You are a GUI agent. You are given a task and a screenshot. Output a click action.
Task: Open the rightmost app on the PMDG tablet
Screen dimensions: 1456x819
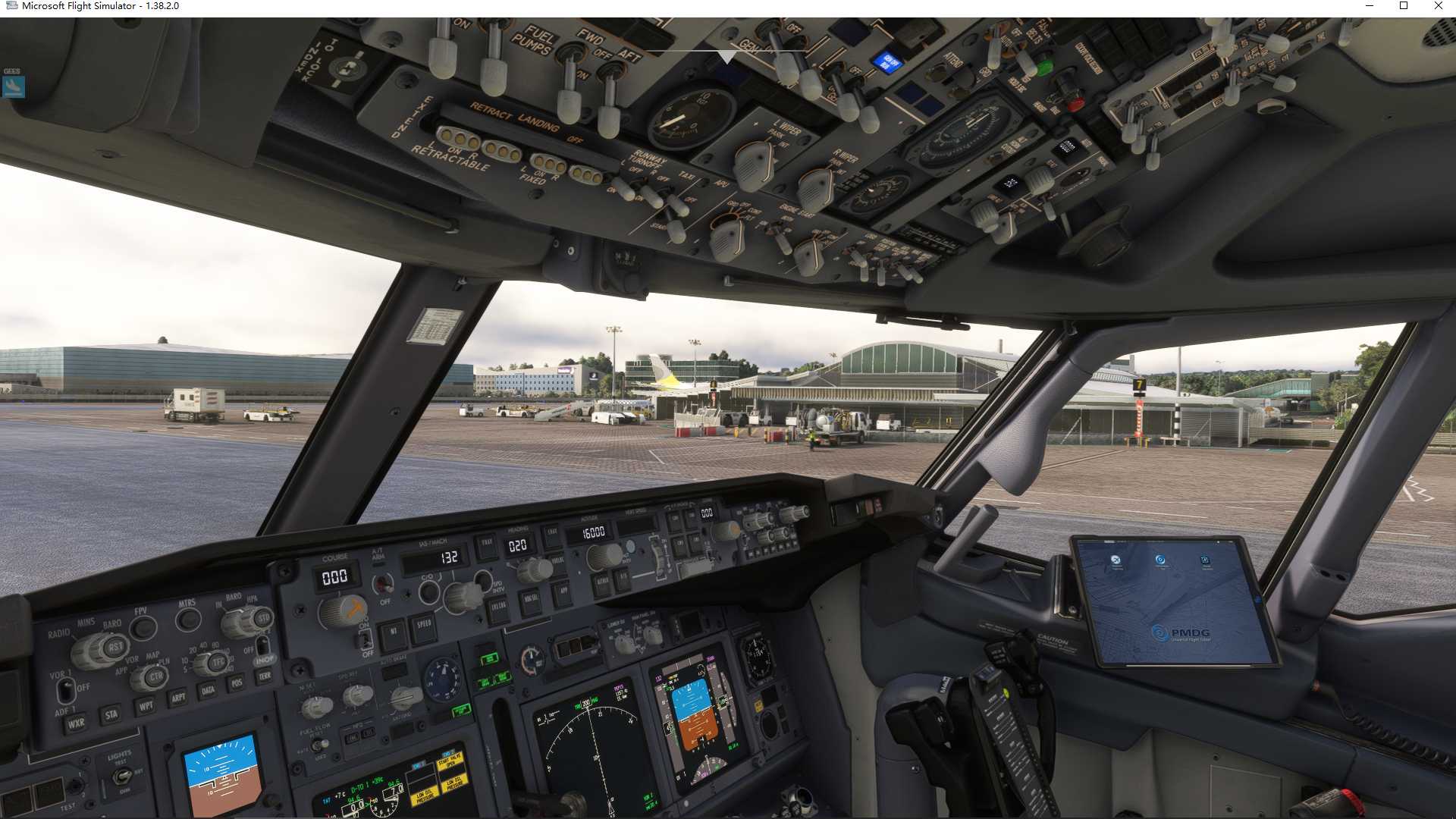[1205, 560]
